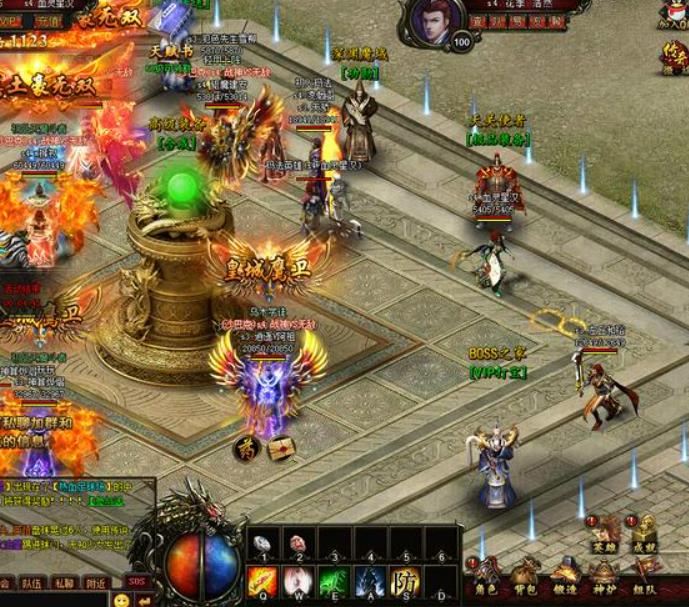Switch to the 私聊 private chat tab

(64, 583)
